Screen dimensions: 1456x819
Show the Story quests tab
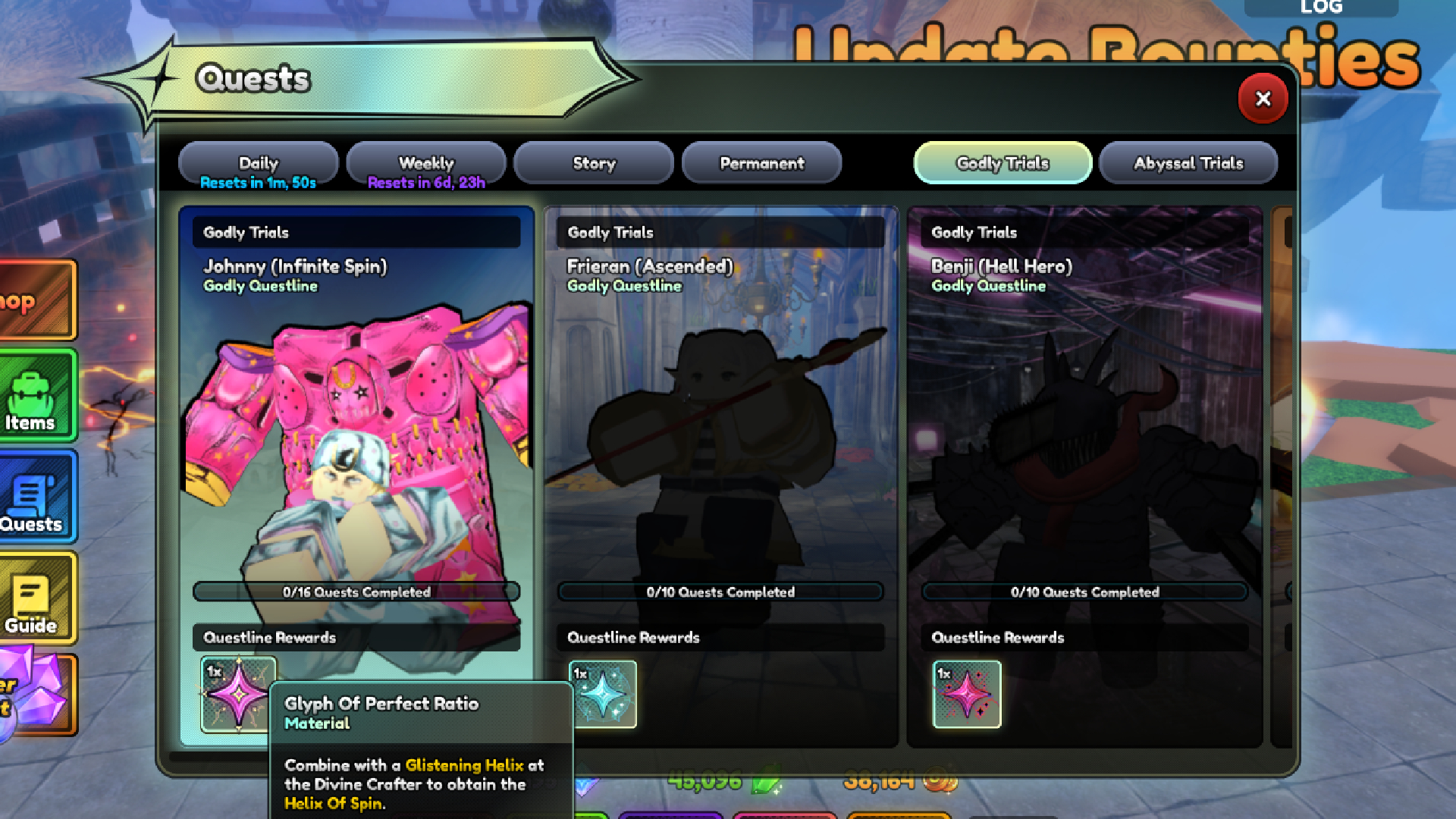[594, 163]
